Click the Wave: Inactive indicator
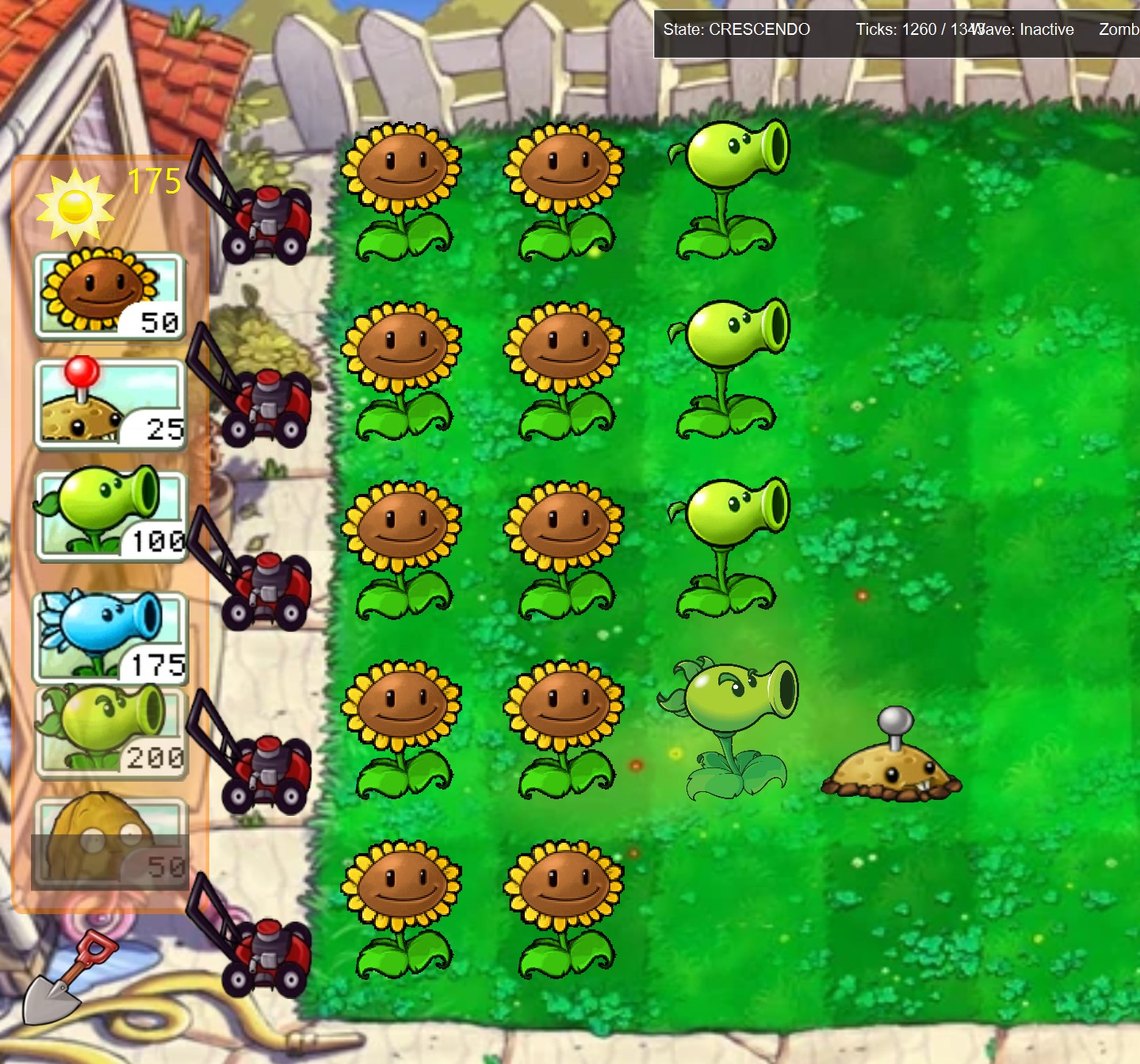The width and height of the screenshot is (1140, 1064). 1023,29
